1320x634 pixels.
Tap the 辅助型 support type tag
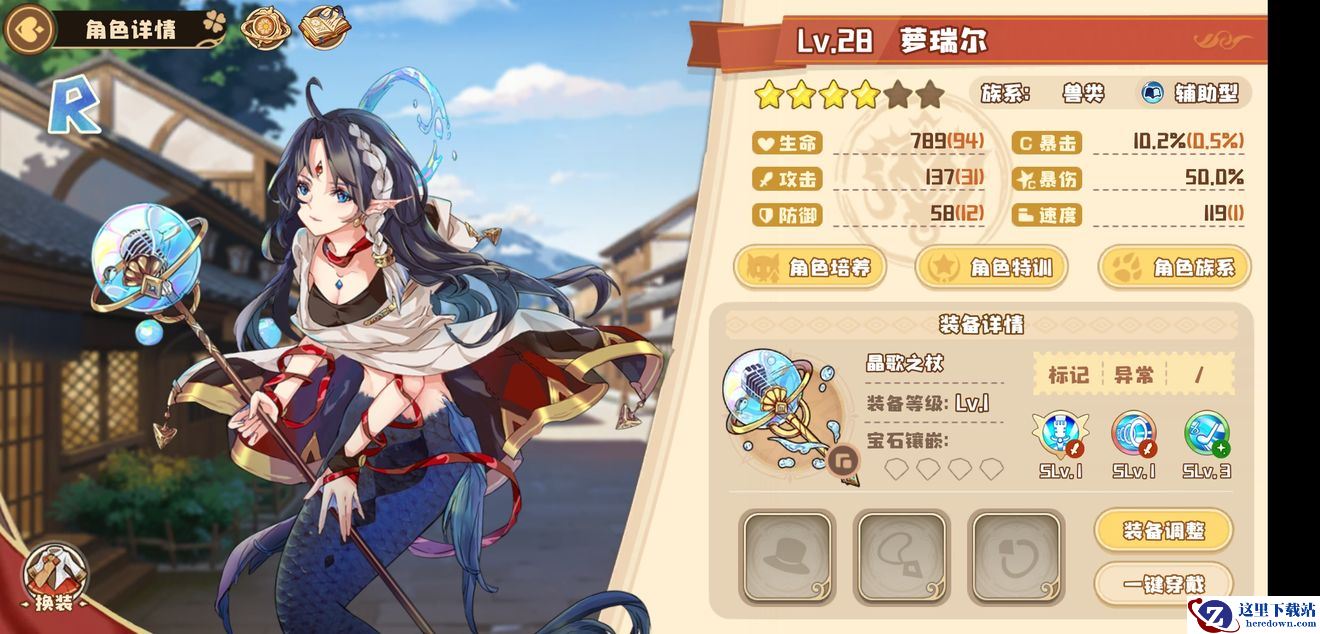pos(1192,94)
